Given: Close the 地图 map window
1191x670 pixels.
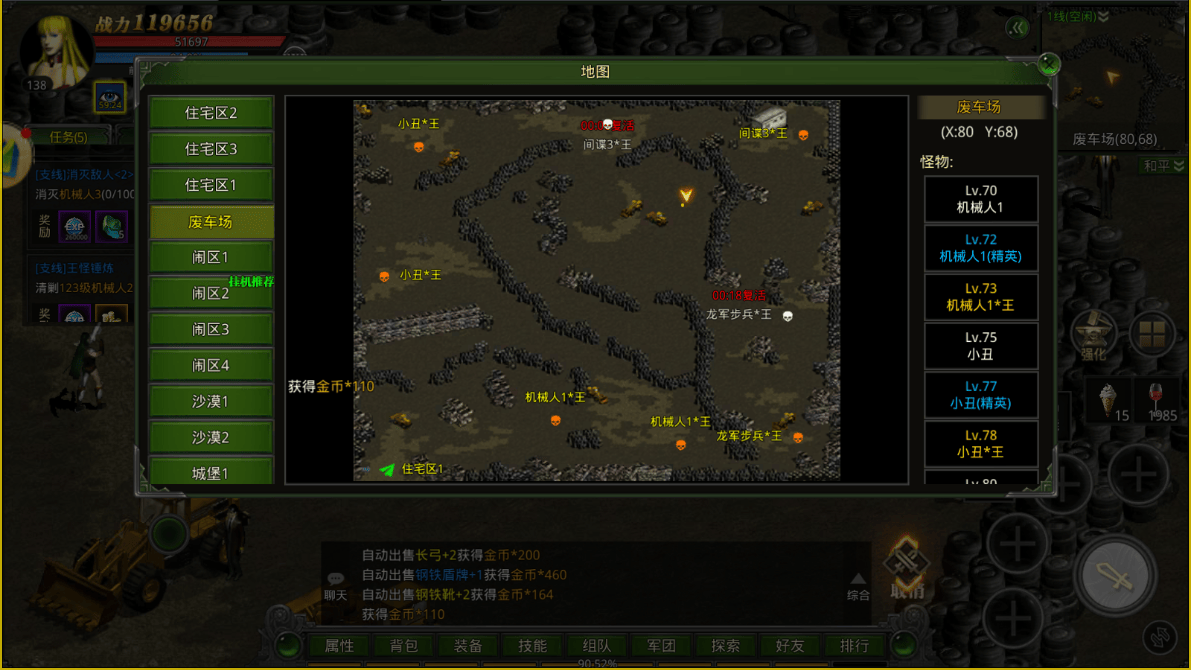Looking at the screenshot, I should 1048,65.
